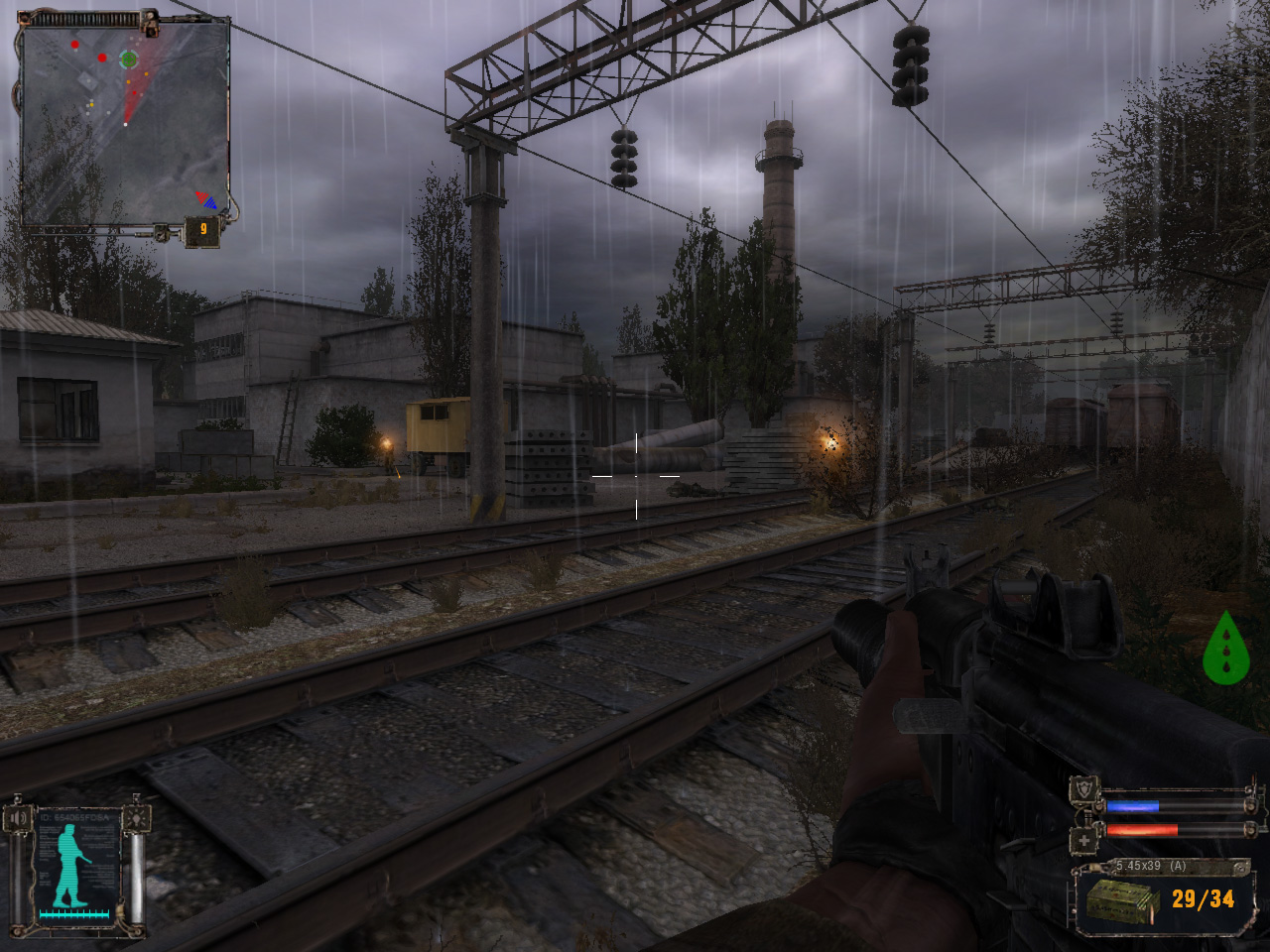The width and height of the screenshot is (1270, 952).
Task: Click the health plus icon
Action: 1083,840
